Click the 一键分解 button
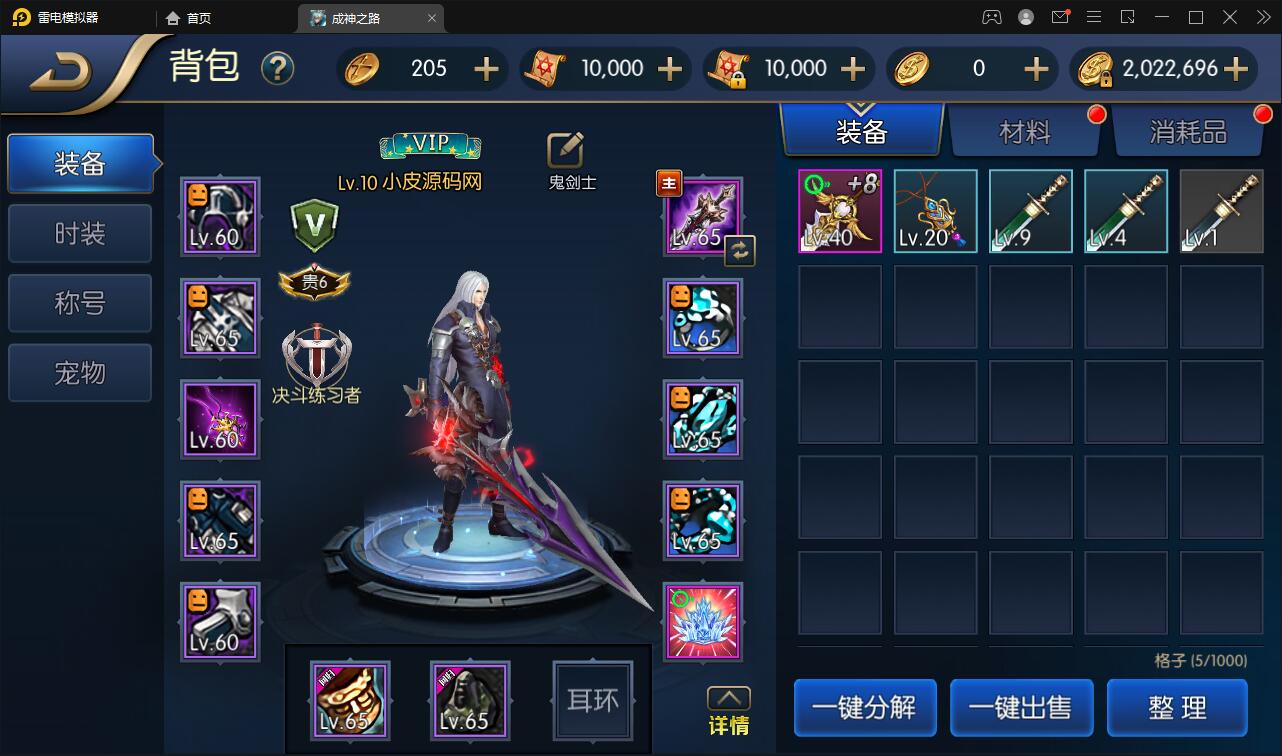The width and height of the screenshot is (1282, 756). [x=865, y=708]
